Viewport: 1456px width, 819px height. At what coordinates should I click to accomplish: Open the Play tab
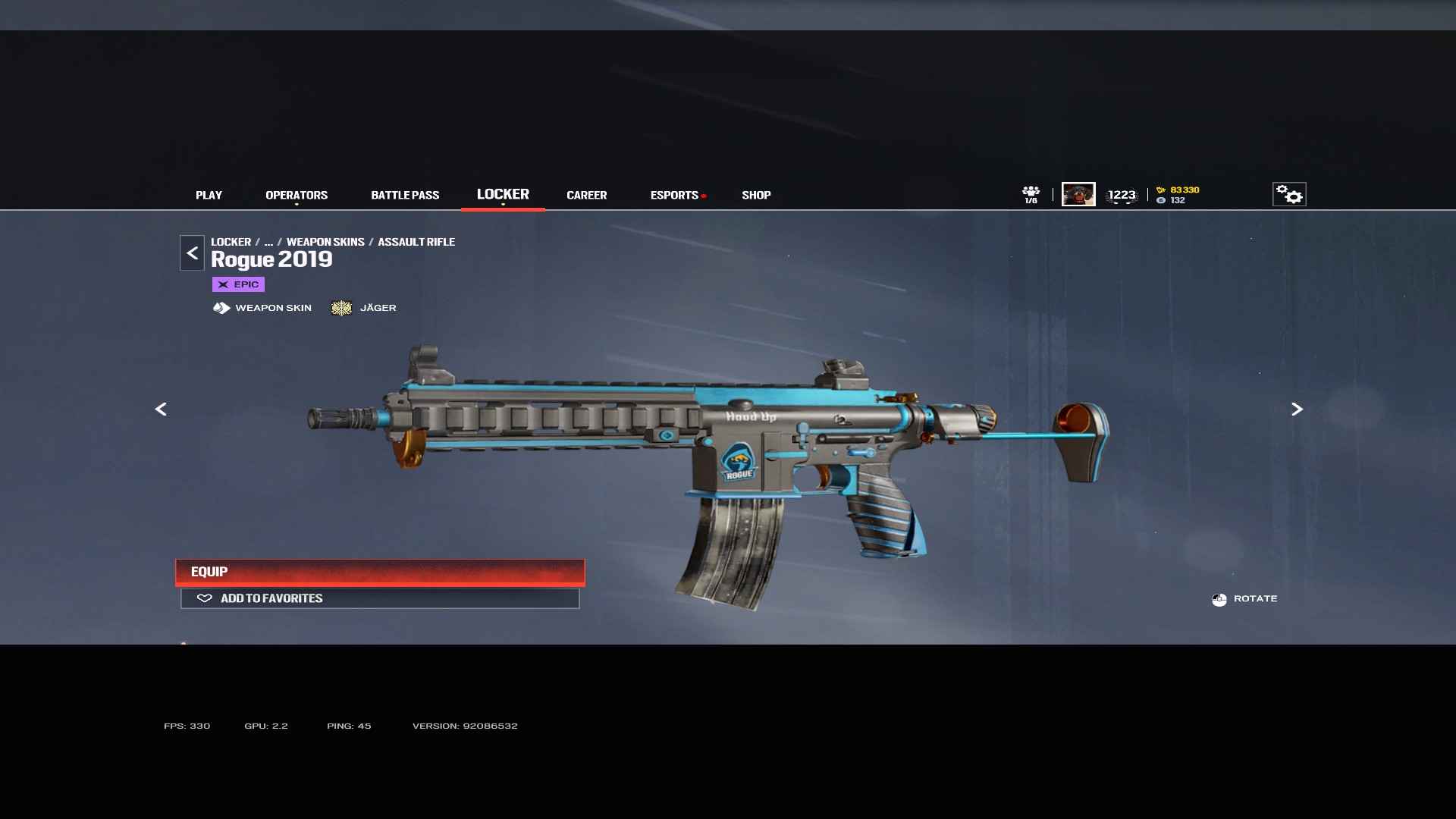(209, 195)
